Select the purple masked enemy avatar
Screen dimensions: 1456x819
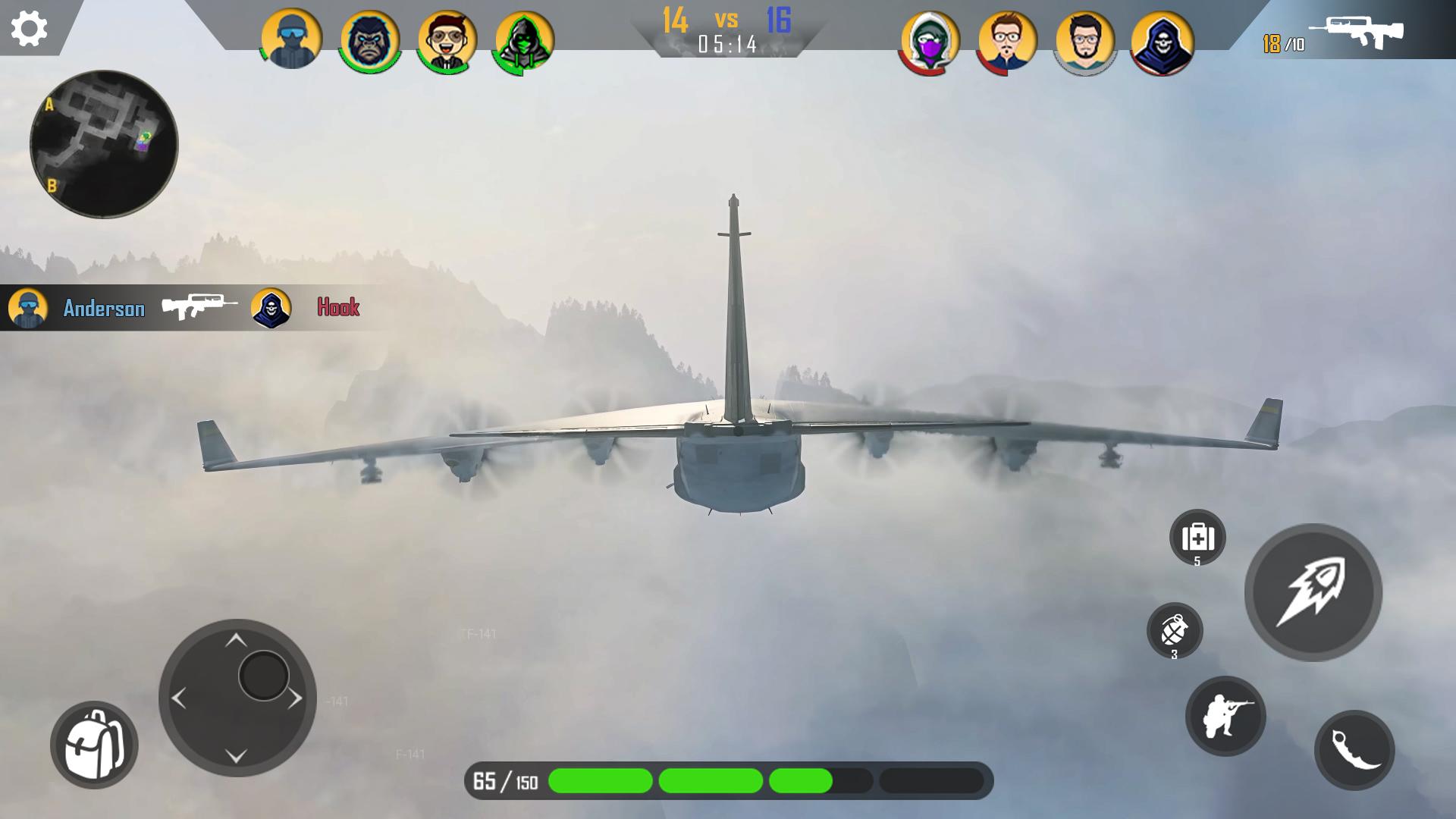(930, 41)
